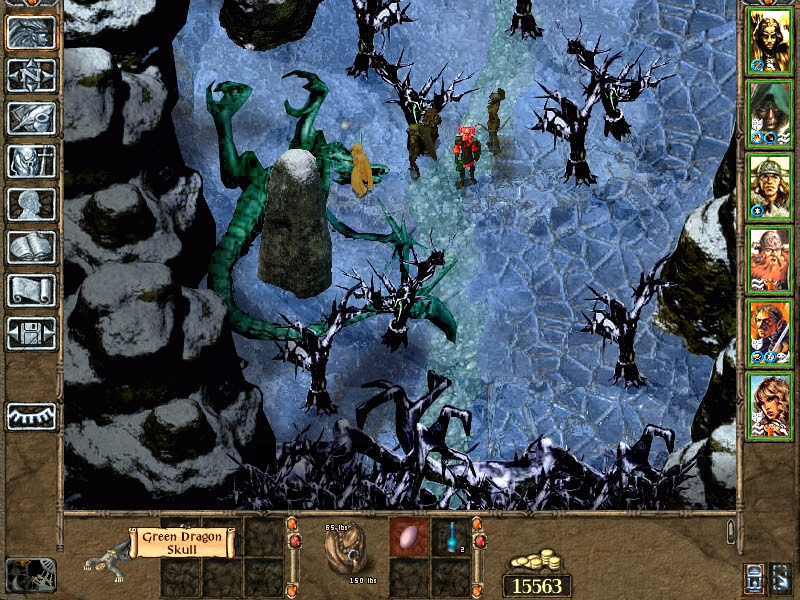Screen dimensions: 800x600
Task: Select the red-bearded dwarf portrait
Action: point(770,259)
